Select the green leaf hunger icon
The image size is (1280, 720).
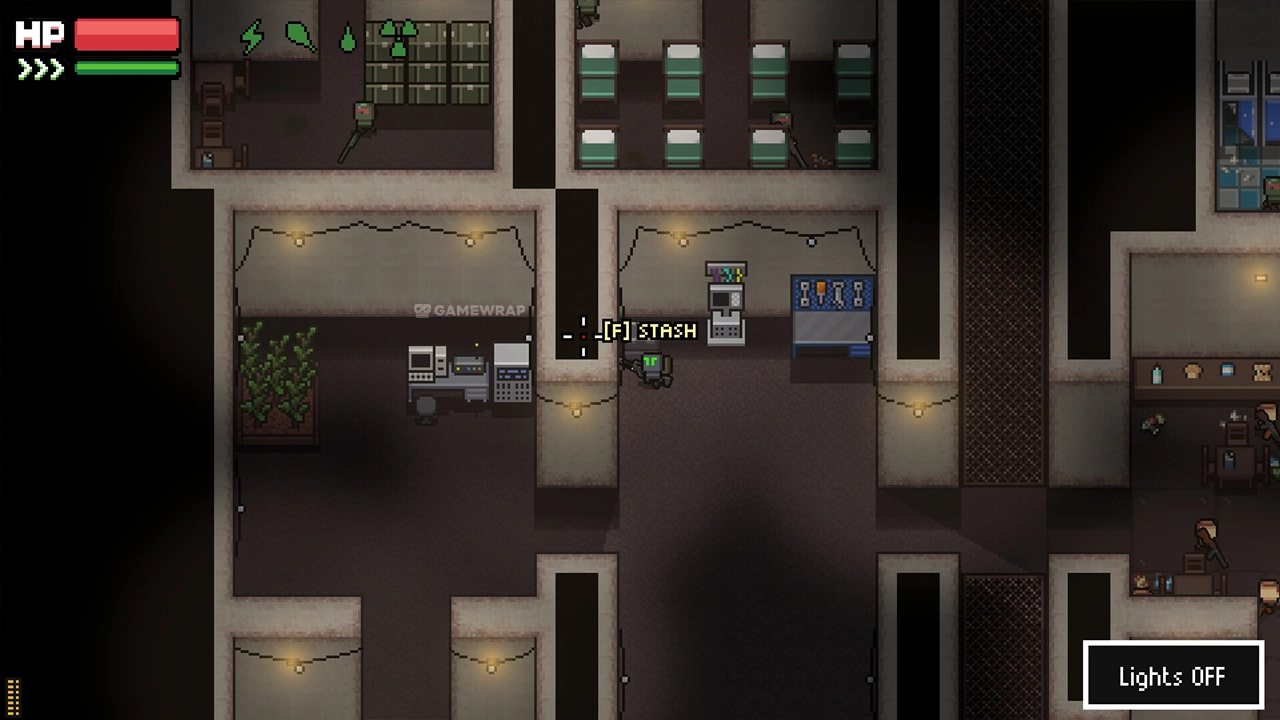point(300,37)
